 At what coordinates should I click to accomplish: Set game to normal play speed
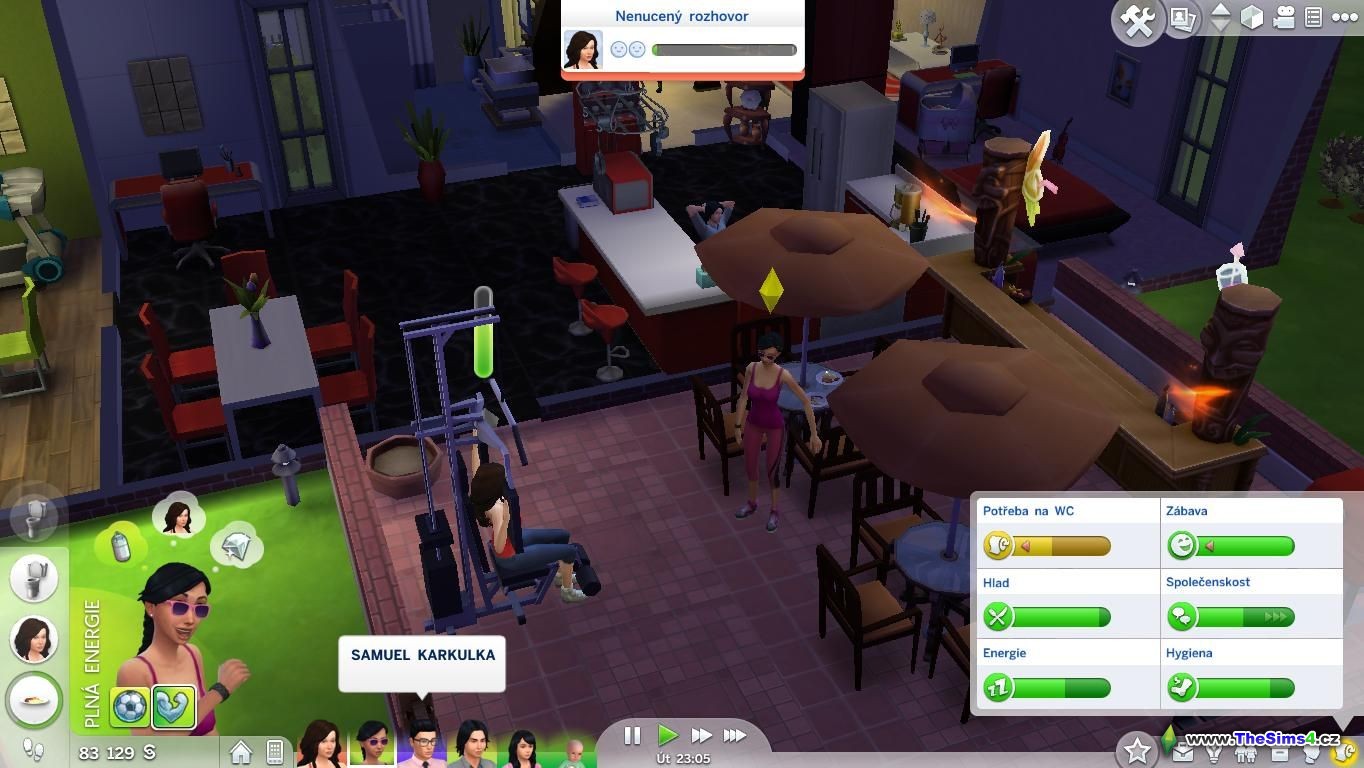pyautogui.click(x=667, y=736)
